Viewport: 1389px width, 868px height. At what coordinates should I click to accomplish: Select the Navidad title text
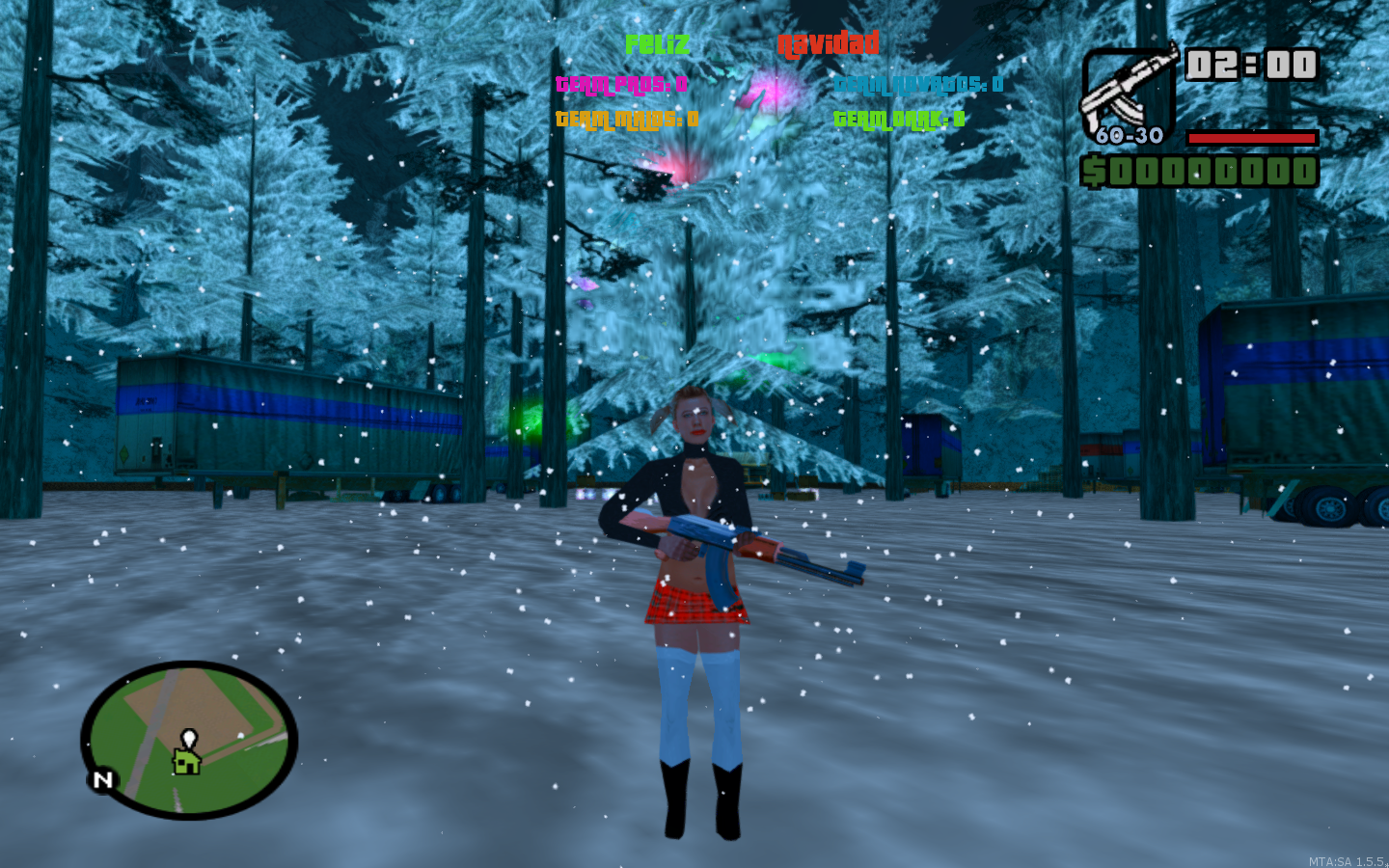[x=830, y=42]
